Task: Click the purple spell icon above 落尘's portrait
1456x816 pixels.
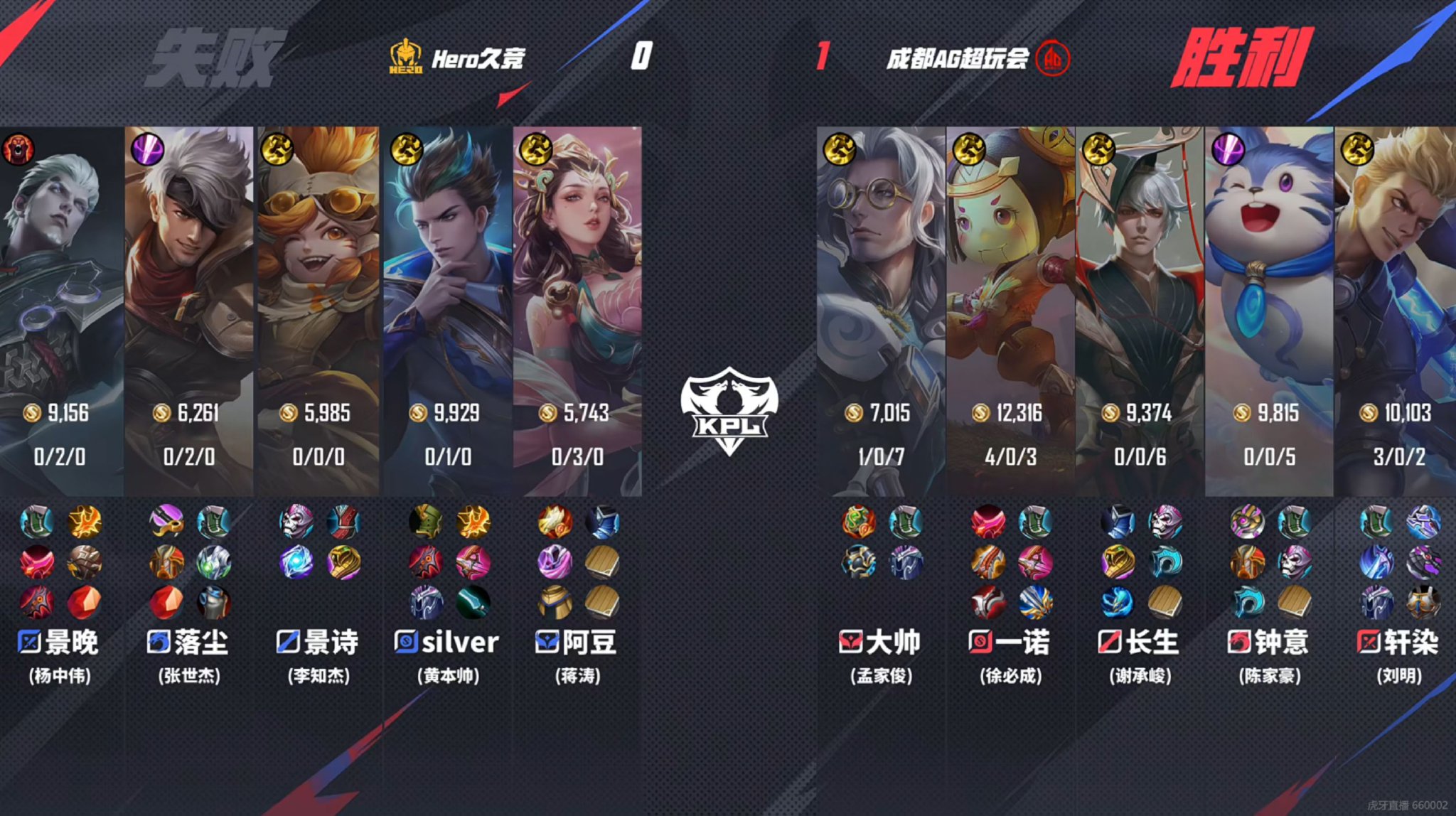Action: (148, 149)
